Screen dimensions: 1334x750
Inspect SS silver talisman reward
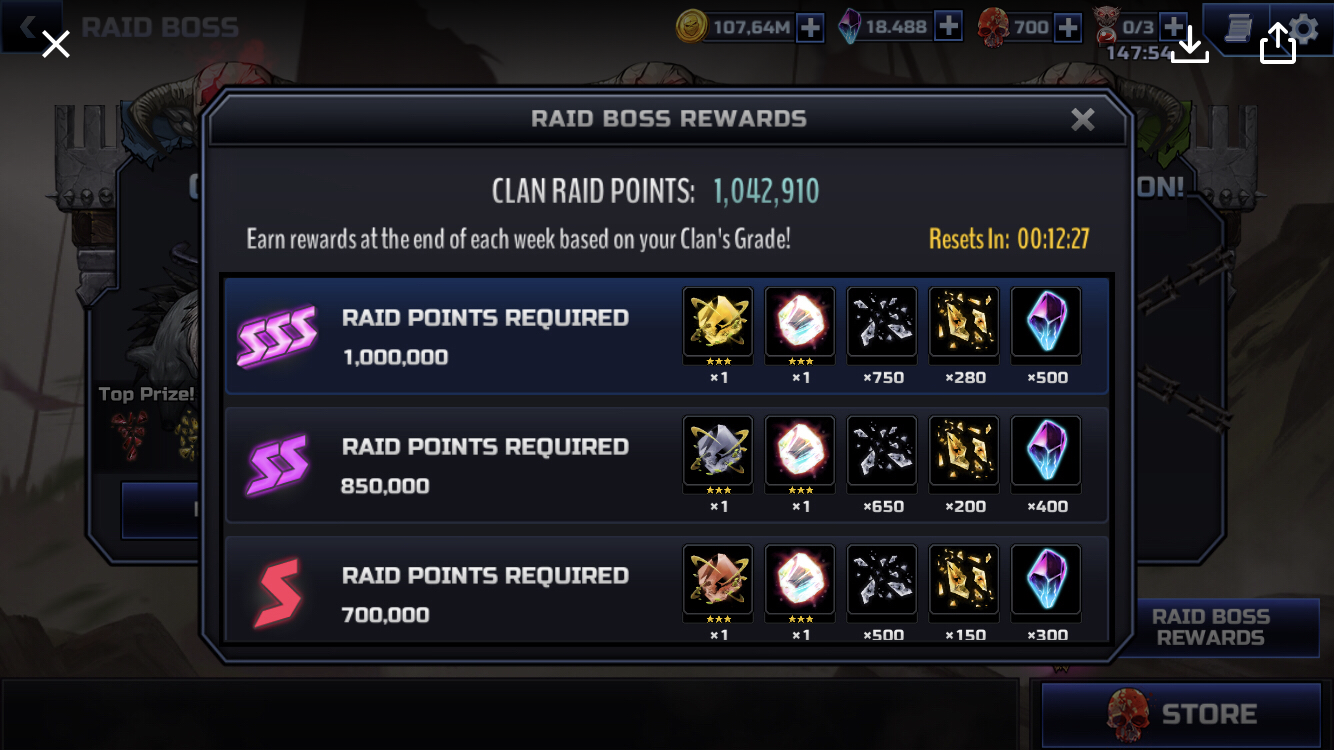[x=718, y=451]
